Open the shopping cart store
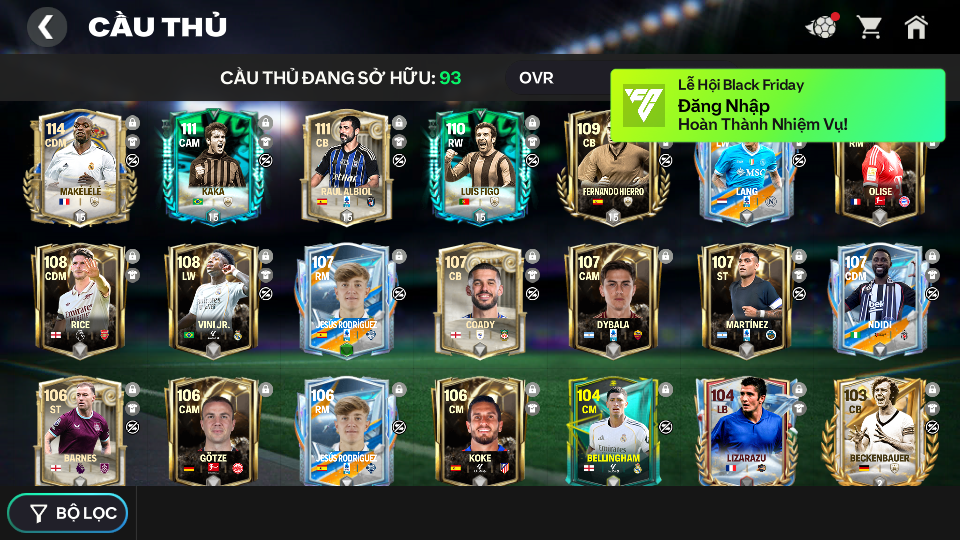 tap(870, 27)
